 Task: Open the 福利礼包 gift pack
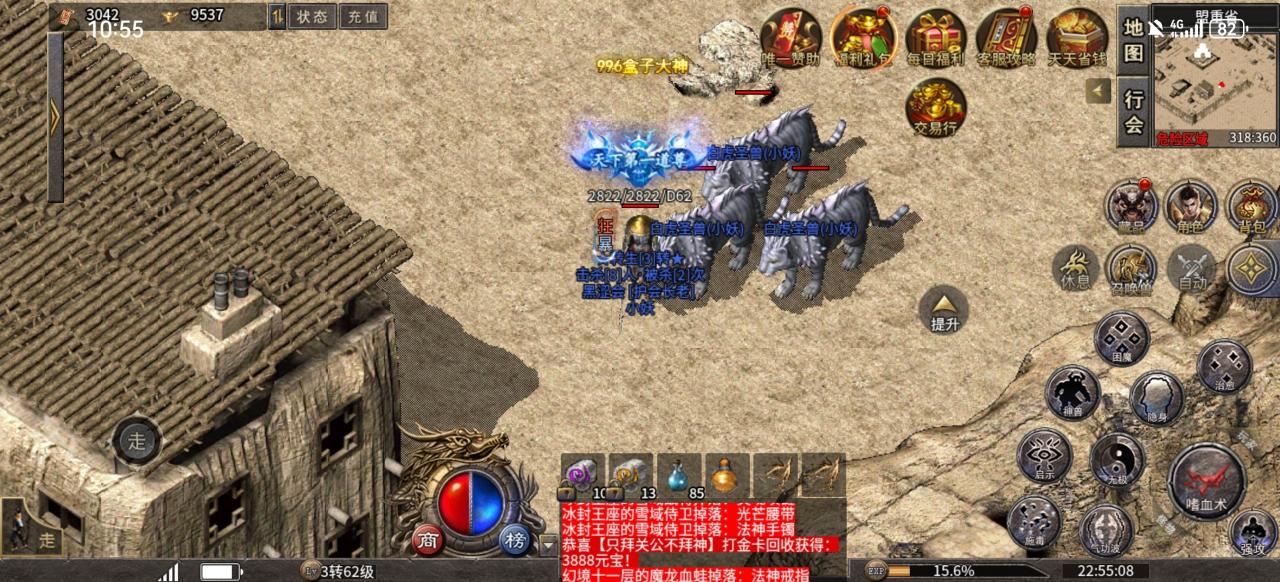click(x=862, y=39)
